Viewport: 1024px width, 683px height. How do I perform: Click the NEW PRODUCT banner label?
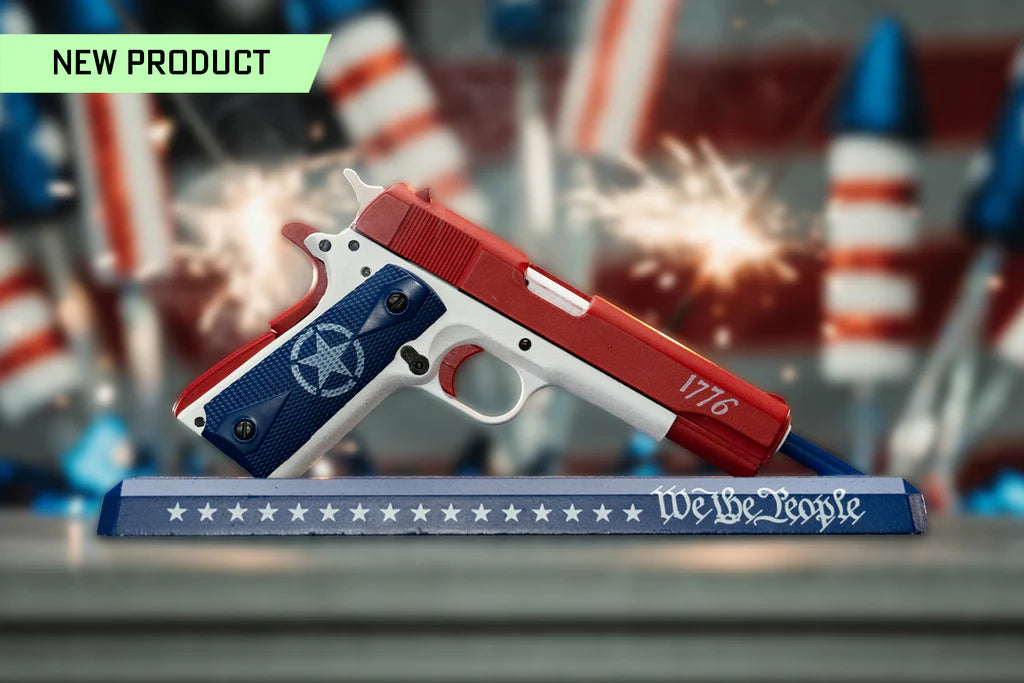tap(161, 63)
